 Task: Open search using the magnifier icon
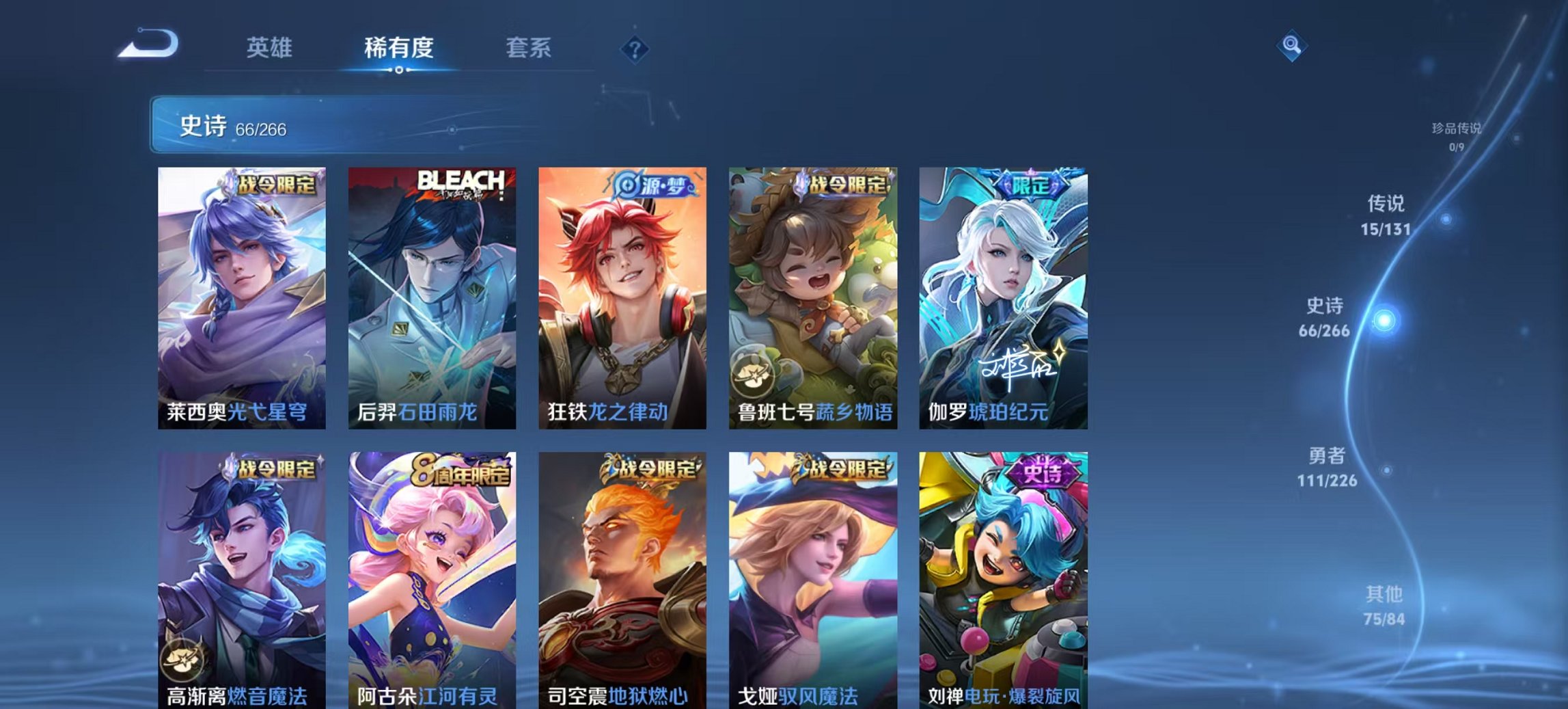(x=1290, y=46)
